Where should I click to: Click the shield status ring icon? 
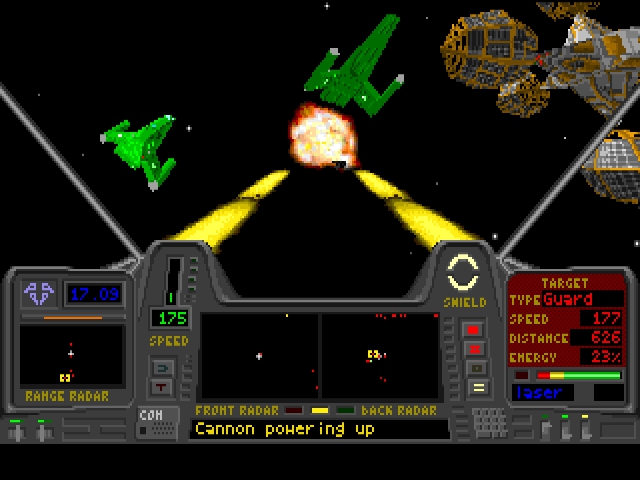(x=463, y=272)
